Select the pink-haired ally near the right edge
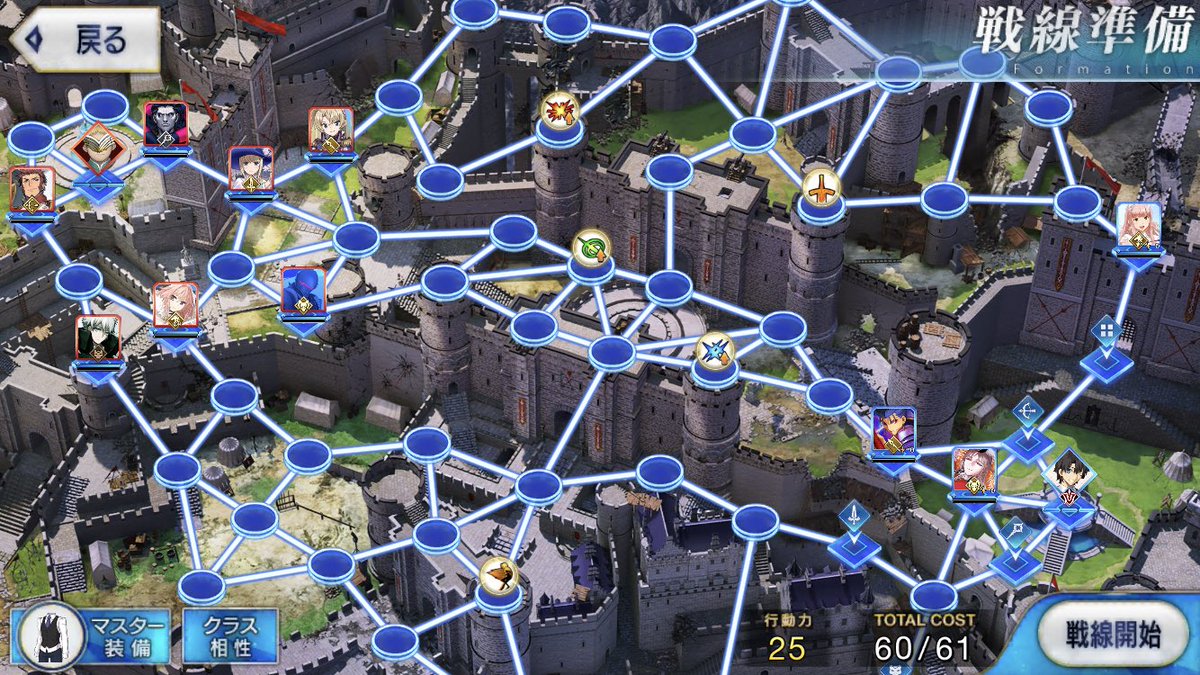This screenshot has height=675, width=1200. point(1137,226)
